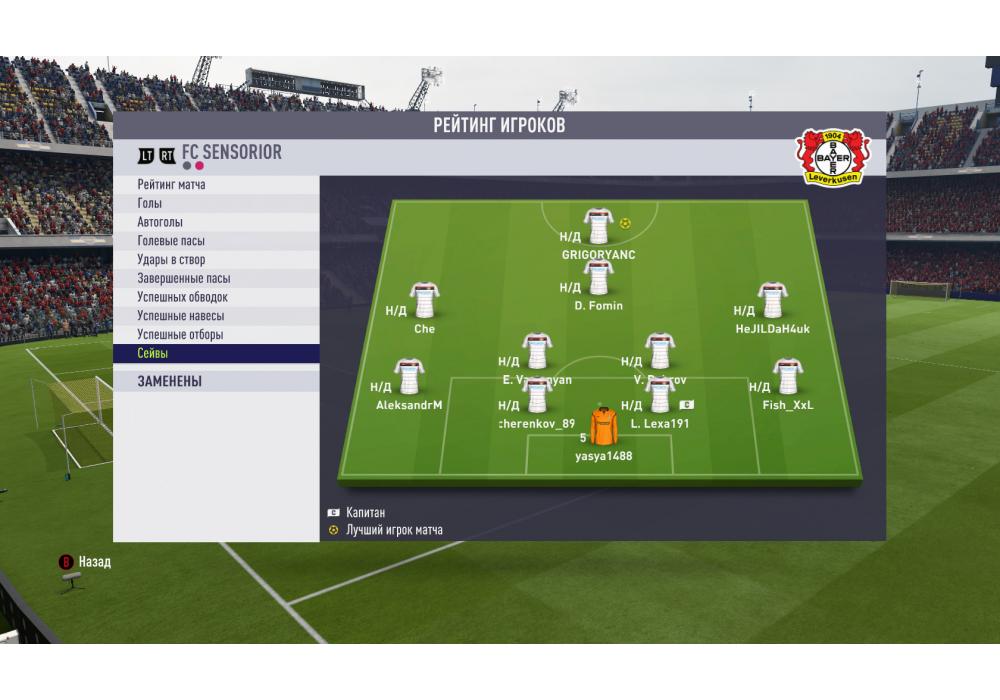Select goalkeeper yasya1488 on the pitch
The height and width of the screenshot is (700, 1000).
coord(603,427)
